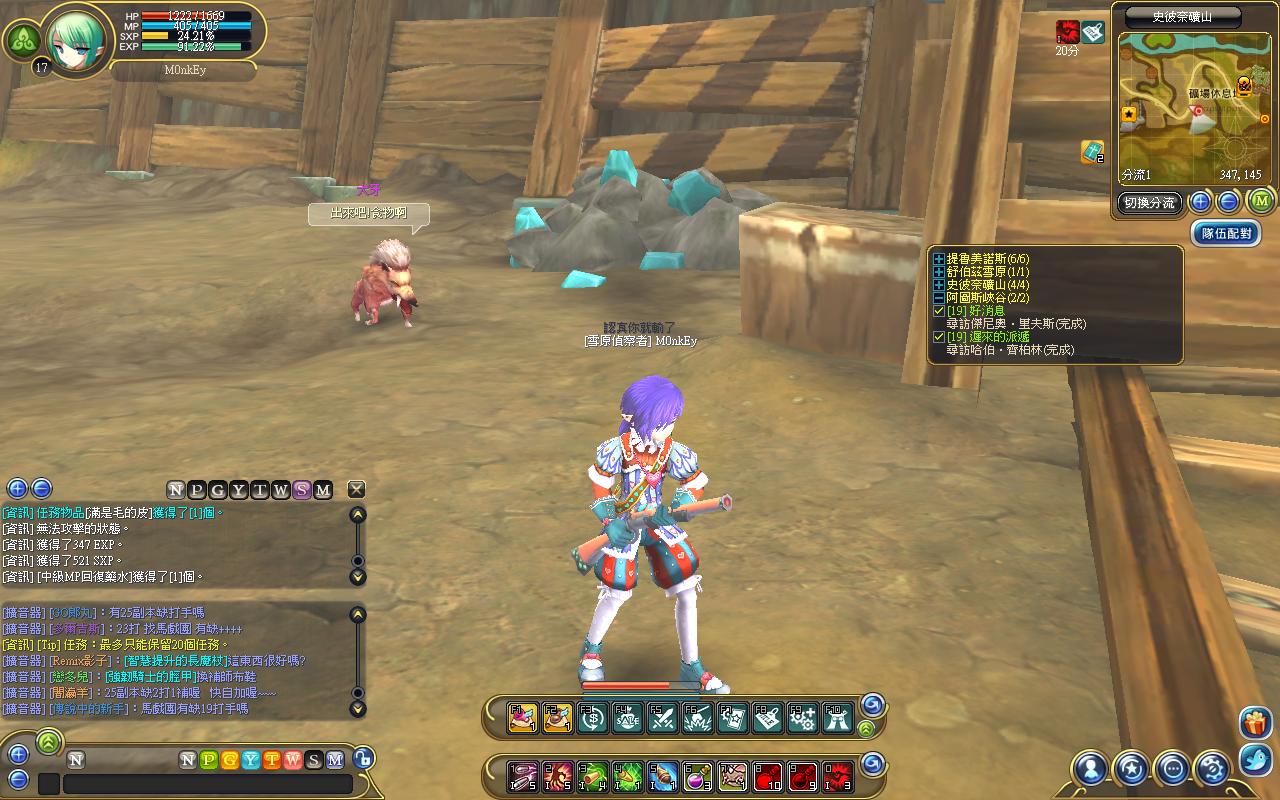Use the red potion in slot 8
This screenshot has width=1280, height=800.
tap(767, 775)
